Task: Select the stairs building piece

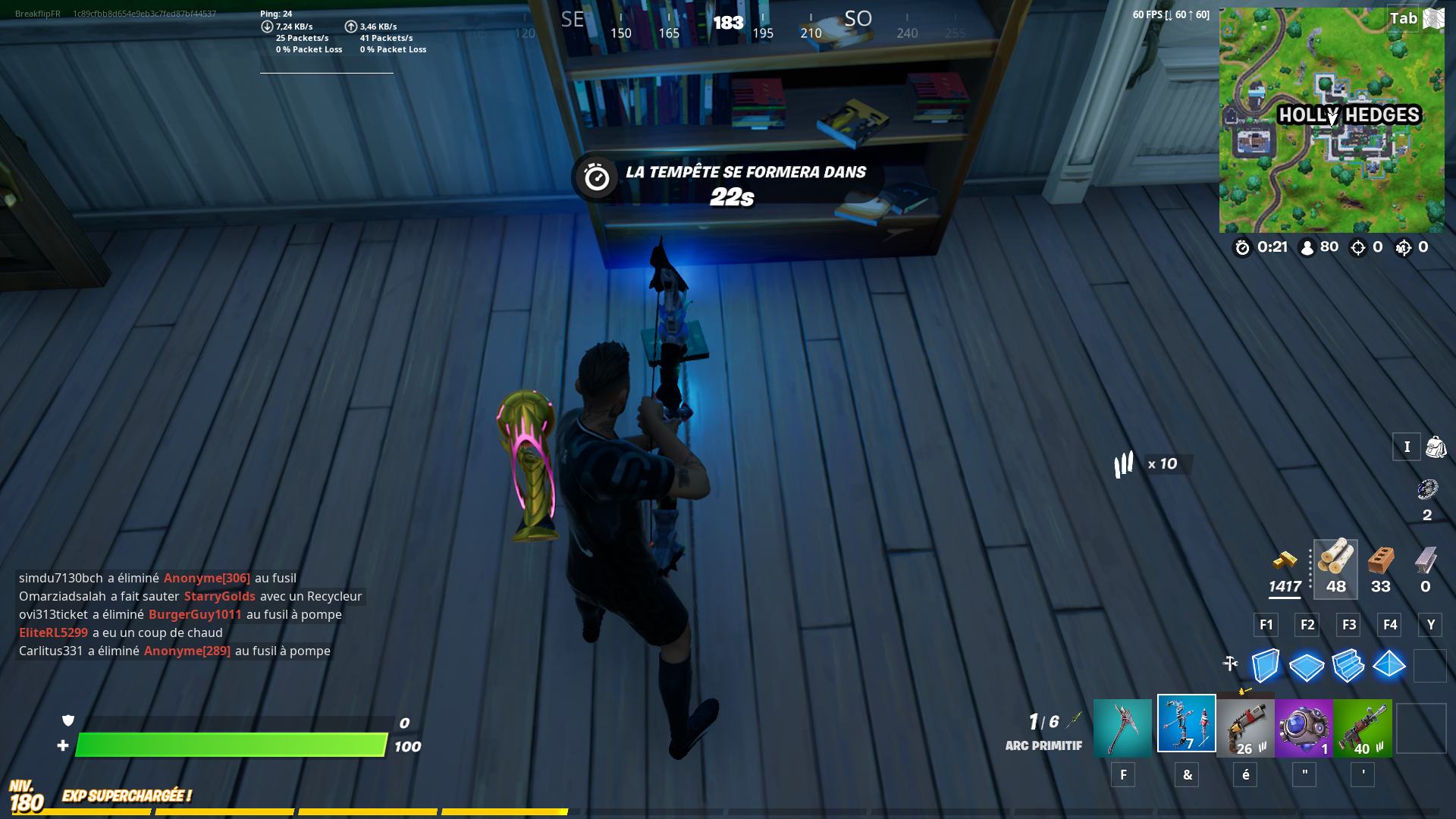Action: coord(1348,666)
